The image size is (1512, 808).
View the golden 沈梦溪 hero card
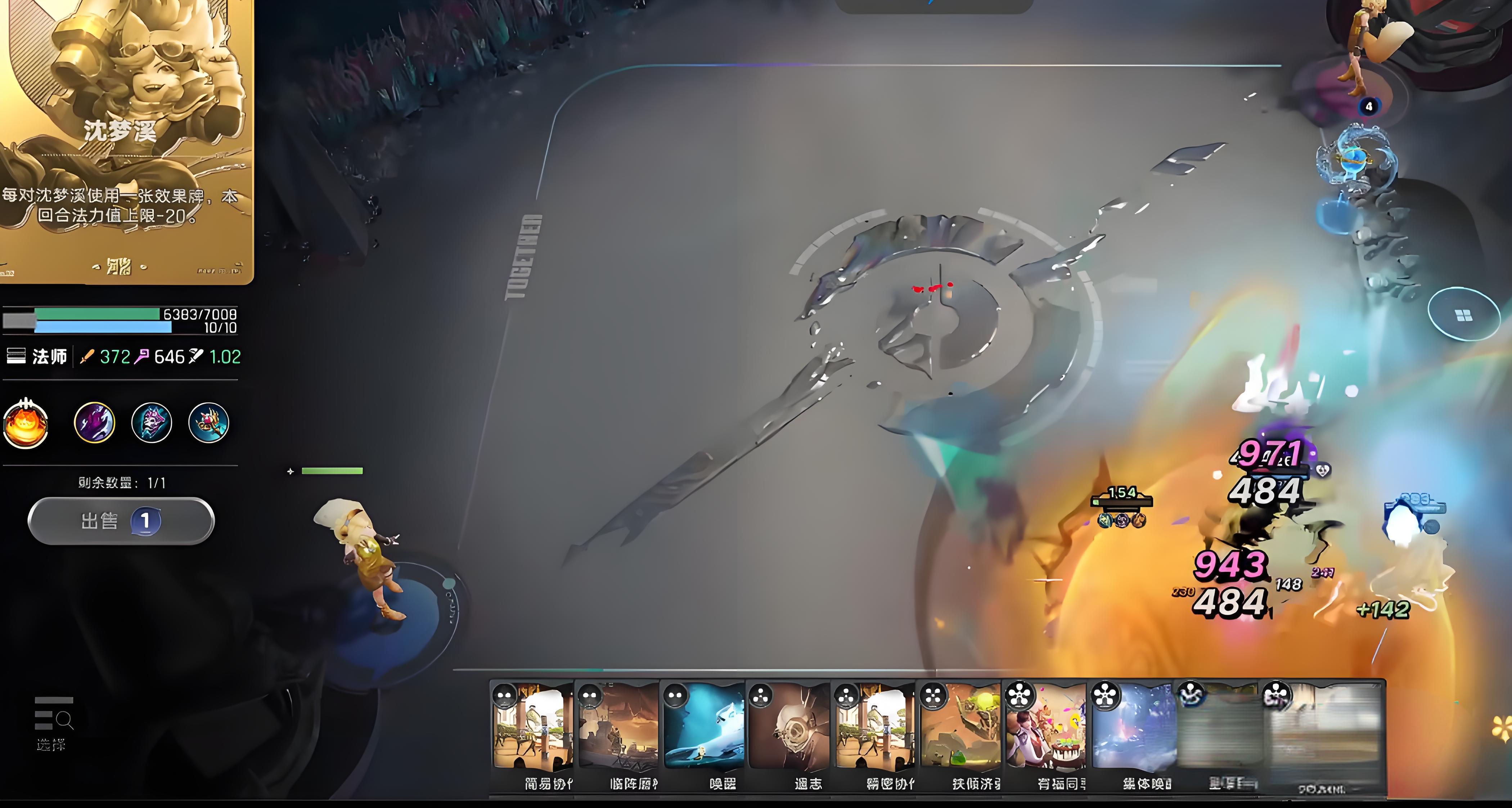point(126,141)
